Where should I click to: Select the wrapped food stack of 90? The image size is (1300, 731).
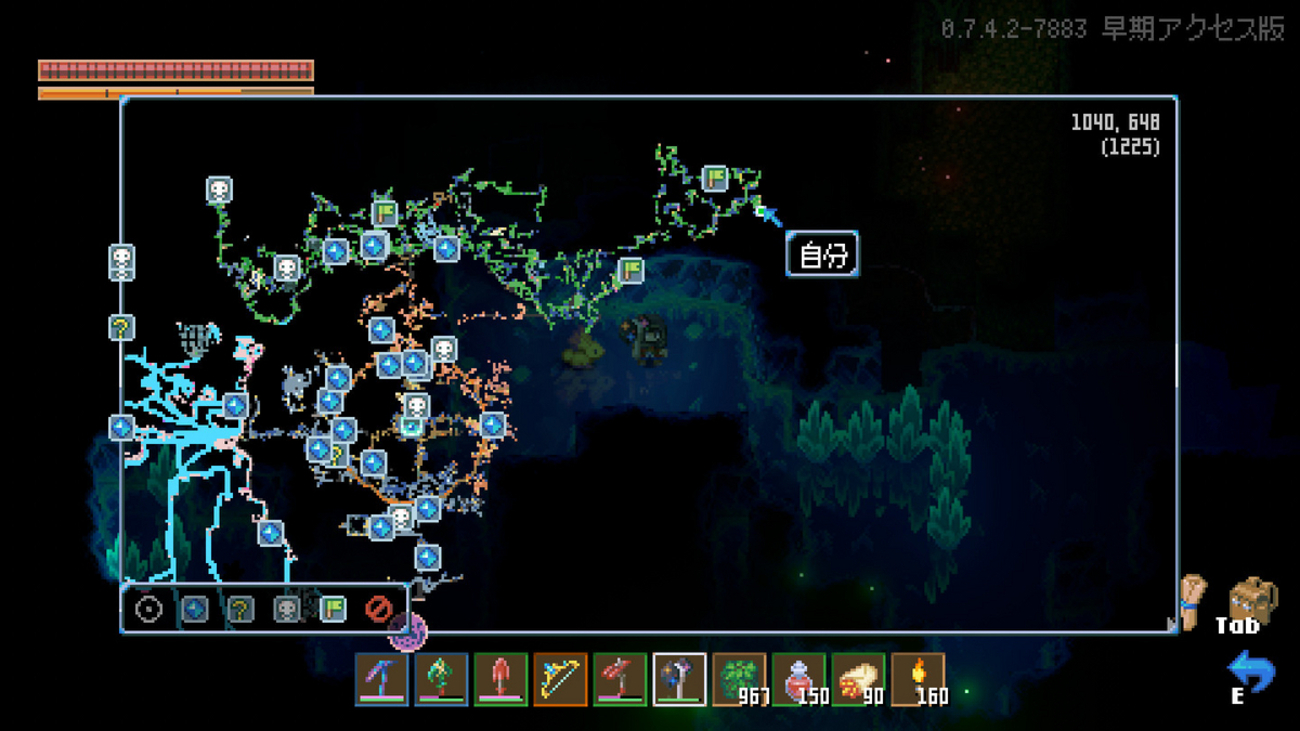tap(857, 680)
